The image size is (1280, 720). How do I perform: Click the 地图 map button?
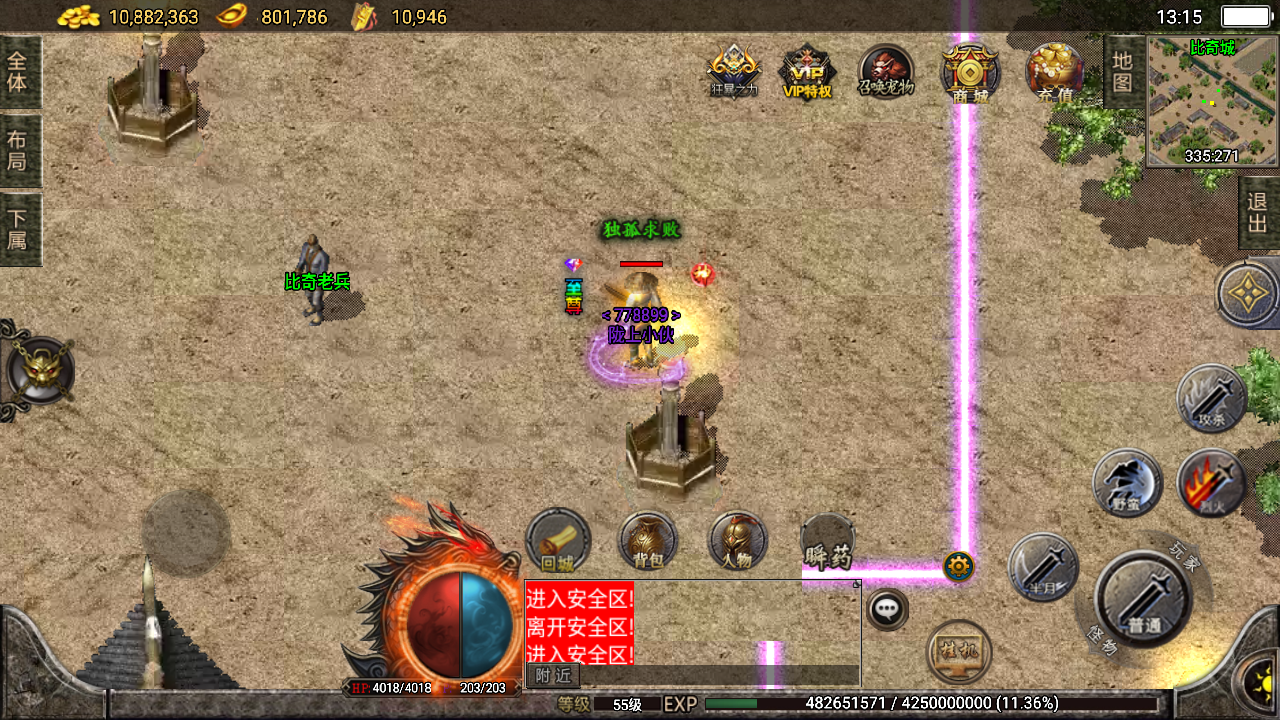[x=1123, y=72]
